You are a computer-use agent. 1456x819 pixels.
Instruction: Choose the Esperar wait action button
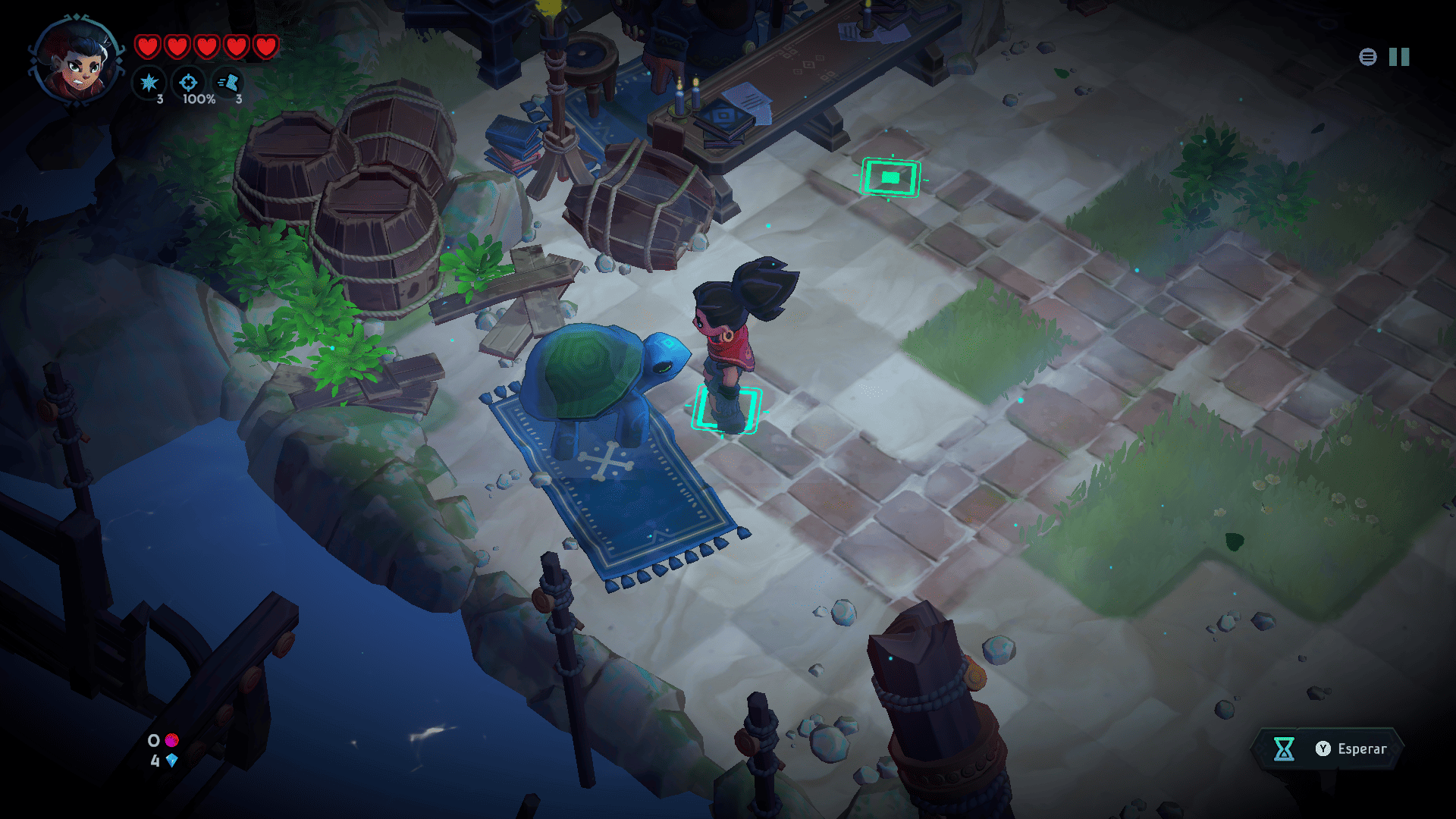point(1327,748)
